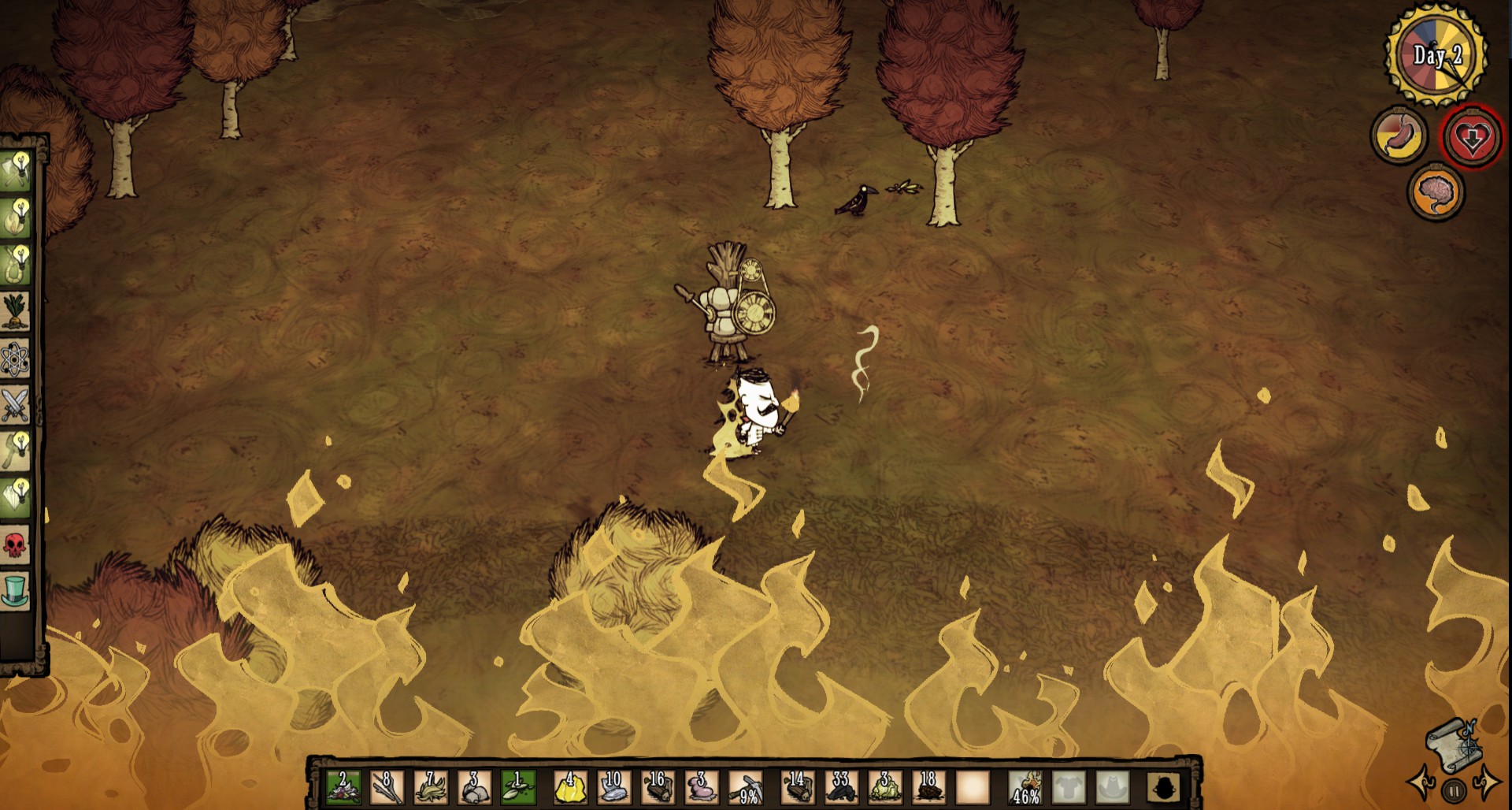Select the cut grass inventory slot

point(430,787)
